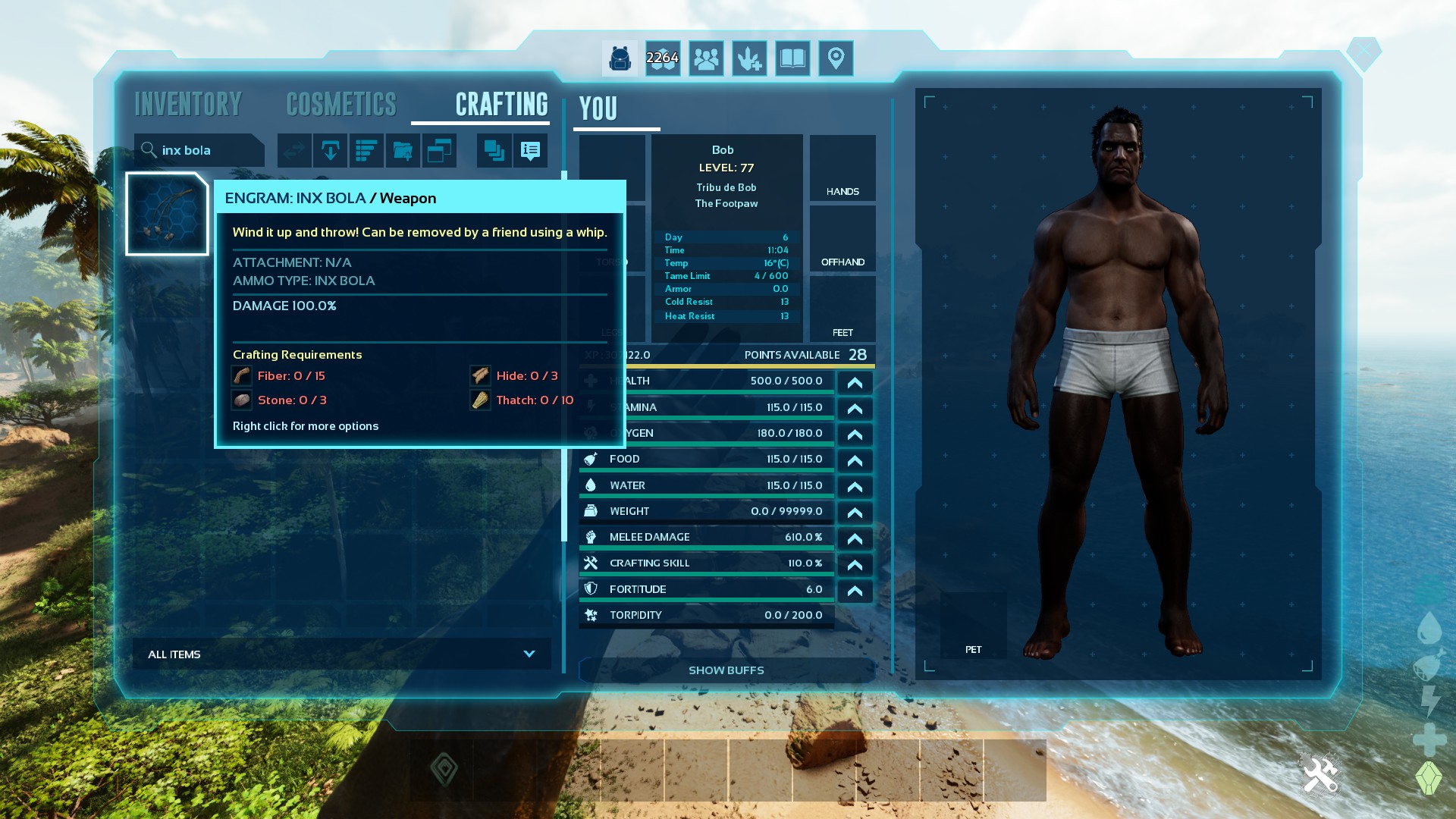Increase the Health stat
This screenshot has width=1456, height=819.
pyautogui.click(x=855, y=382)
